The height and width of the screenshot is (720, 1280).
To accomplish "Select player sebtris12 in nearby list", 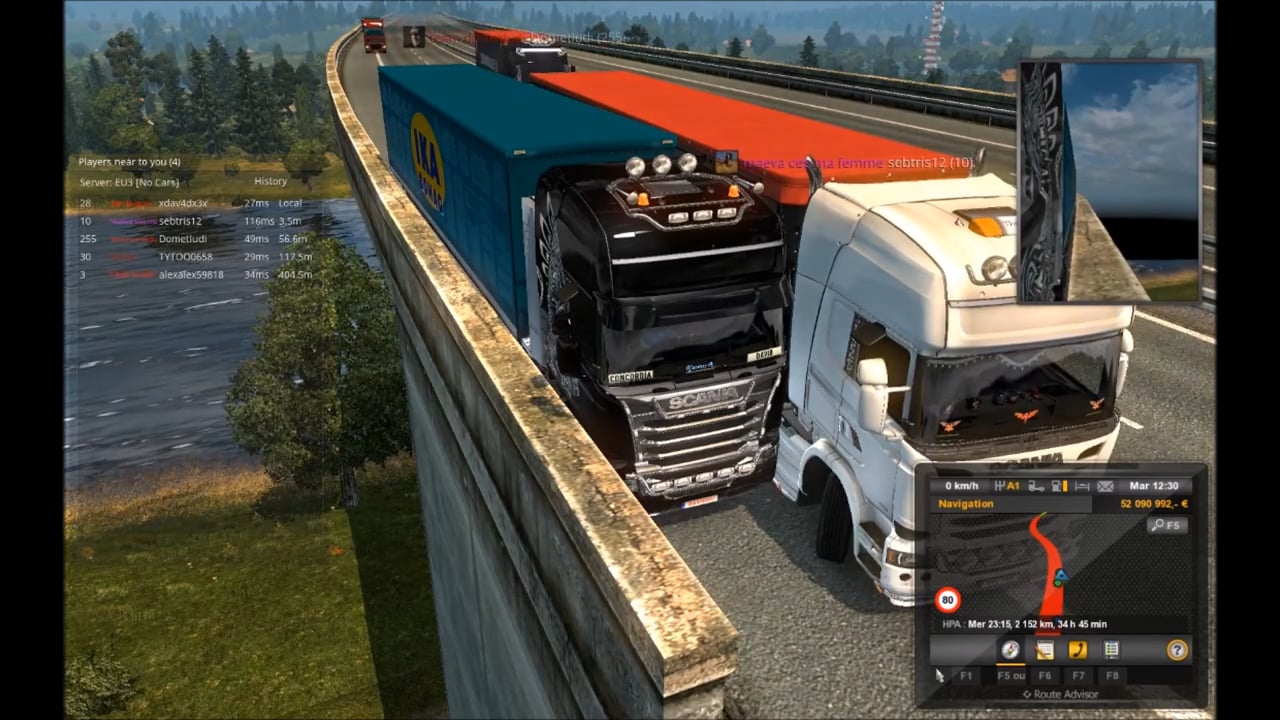I will click(180, 221).
